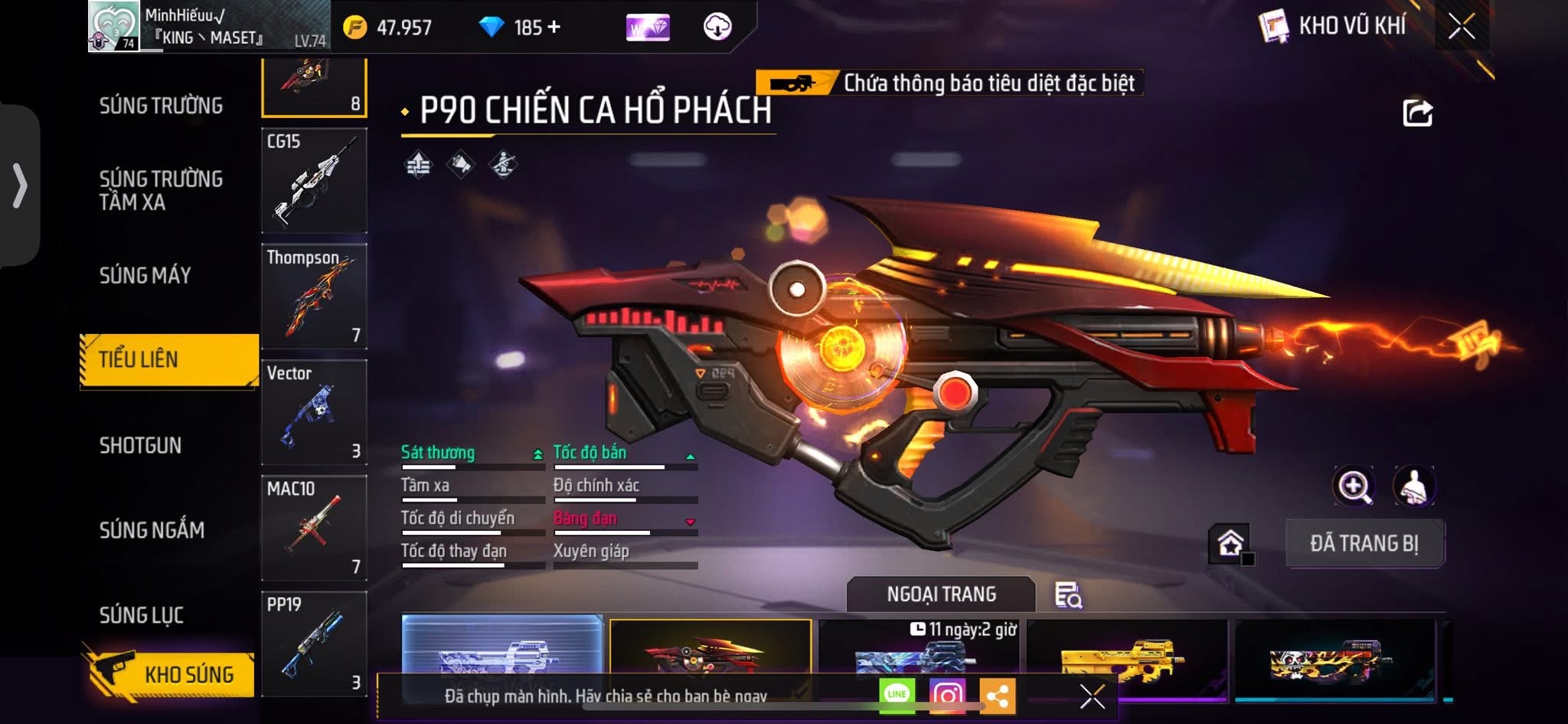Add diamonds with the plus button
Image resolution: width=1568 pixels, height=724 pixels.
pos(554,28)
